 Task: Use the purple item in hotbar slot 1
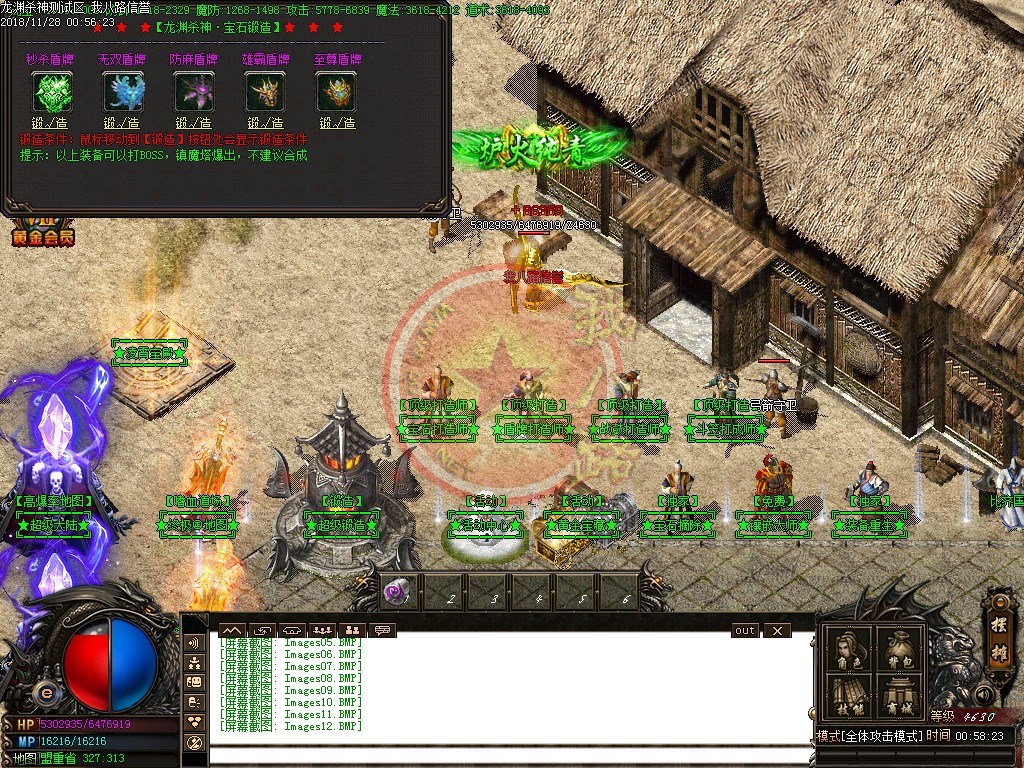point(396,591)
